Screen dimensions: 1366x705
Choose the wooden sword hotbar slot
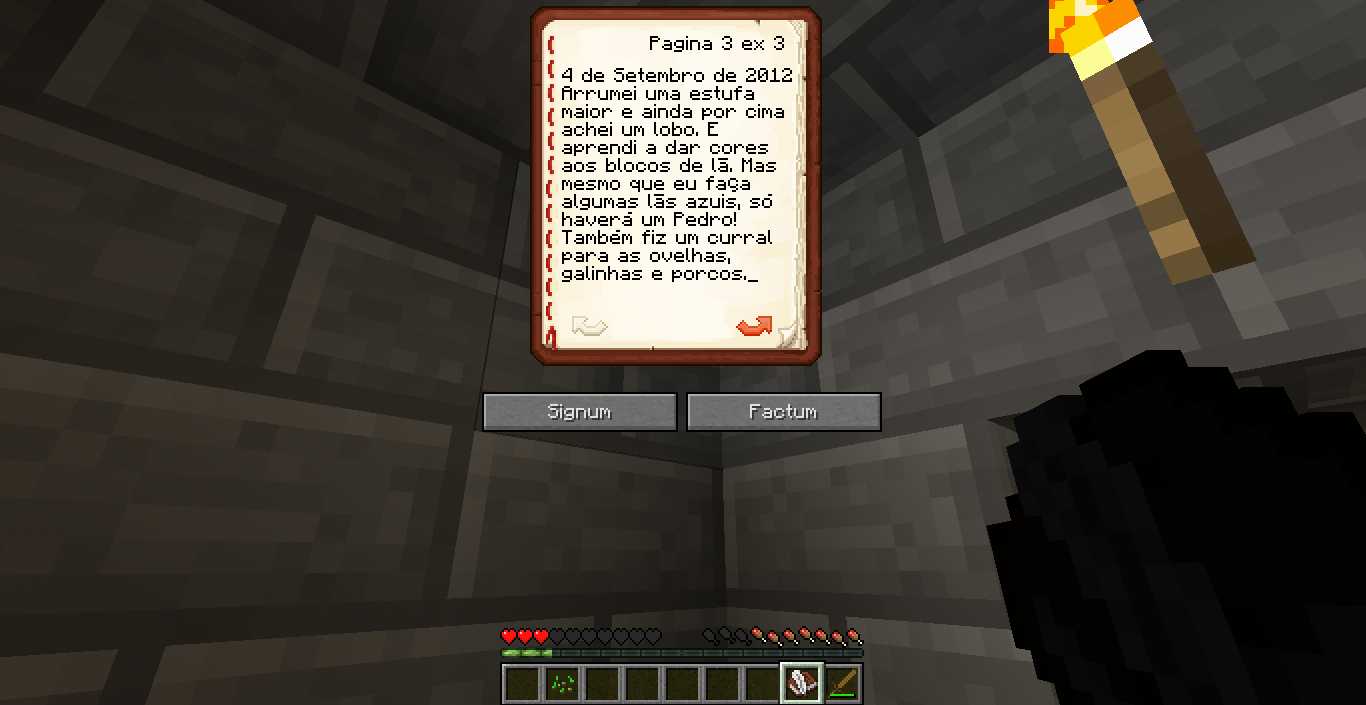click(842, 684)
